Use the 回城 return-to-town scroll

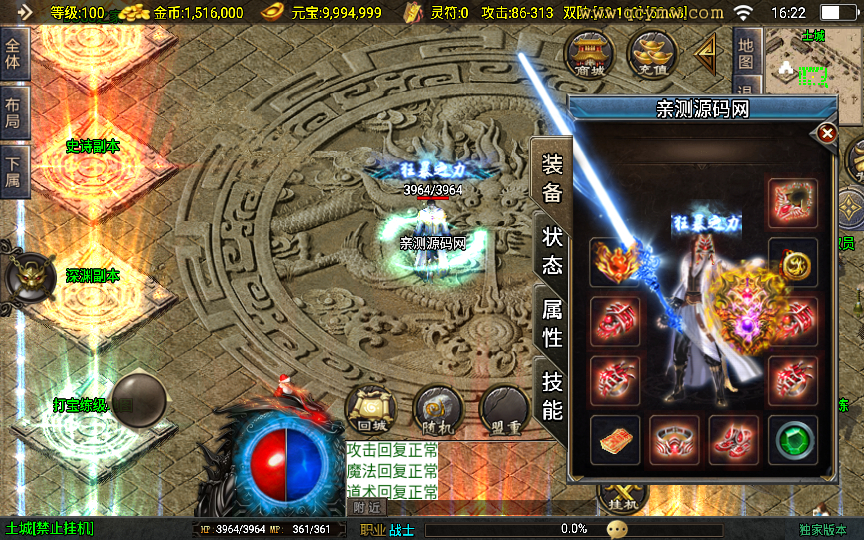368,410
